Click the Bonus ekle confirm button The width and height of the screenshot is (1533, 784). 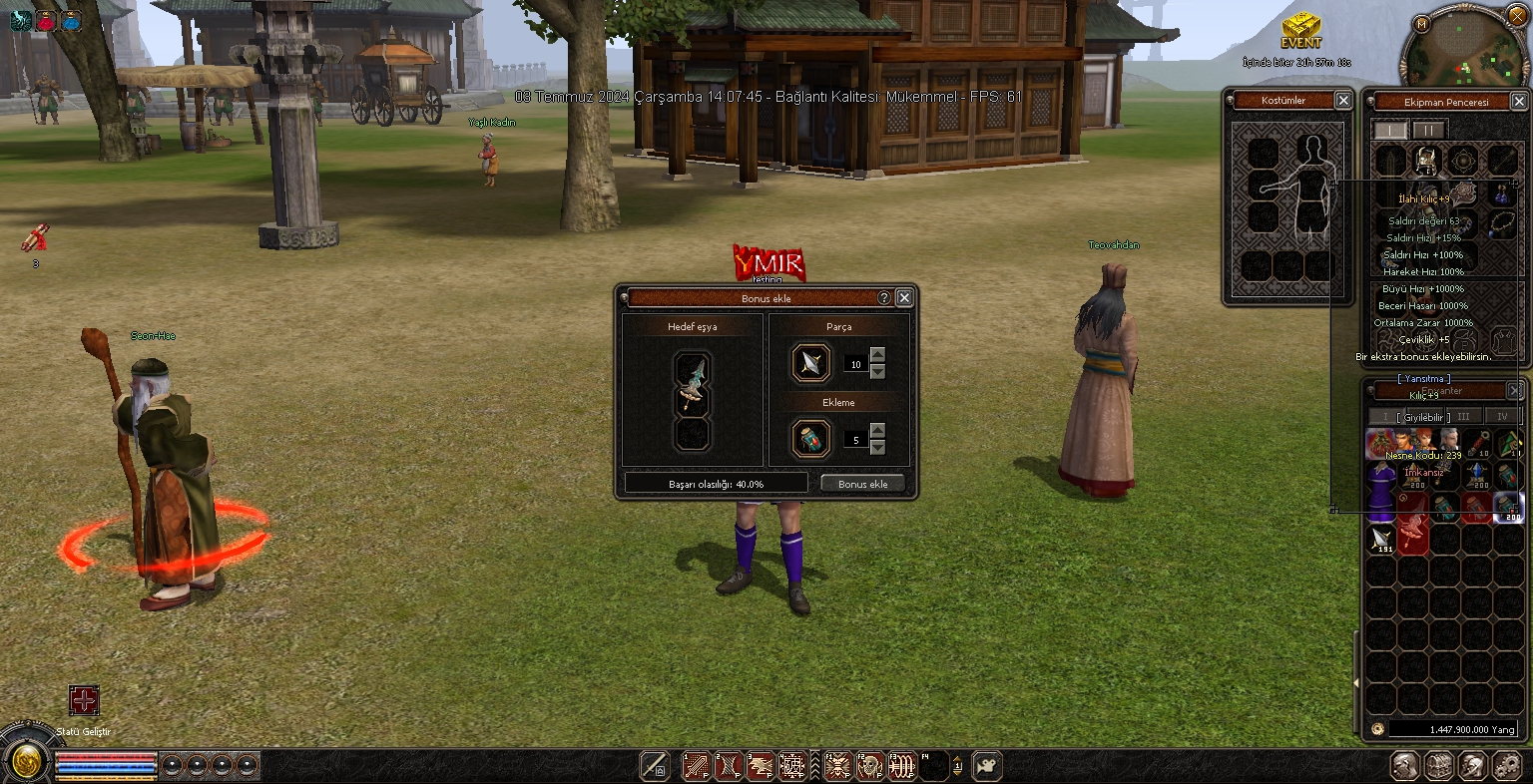(862, 484)
